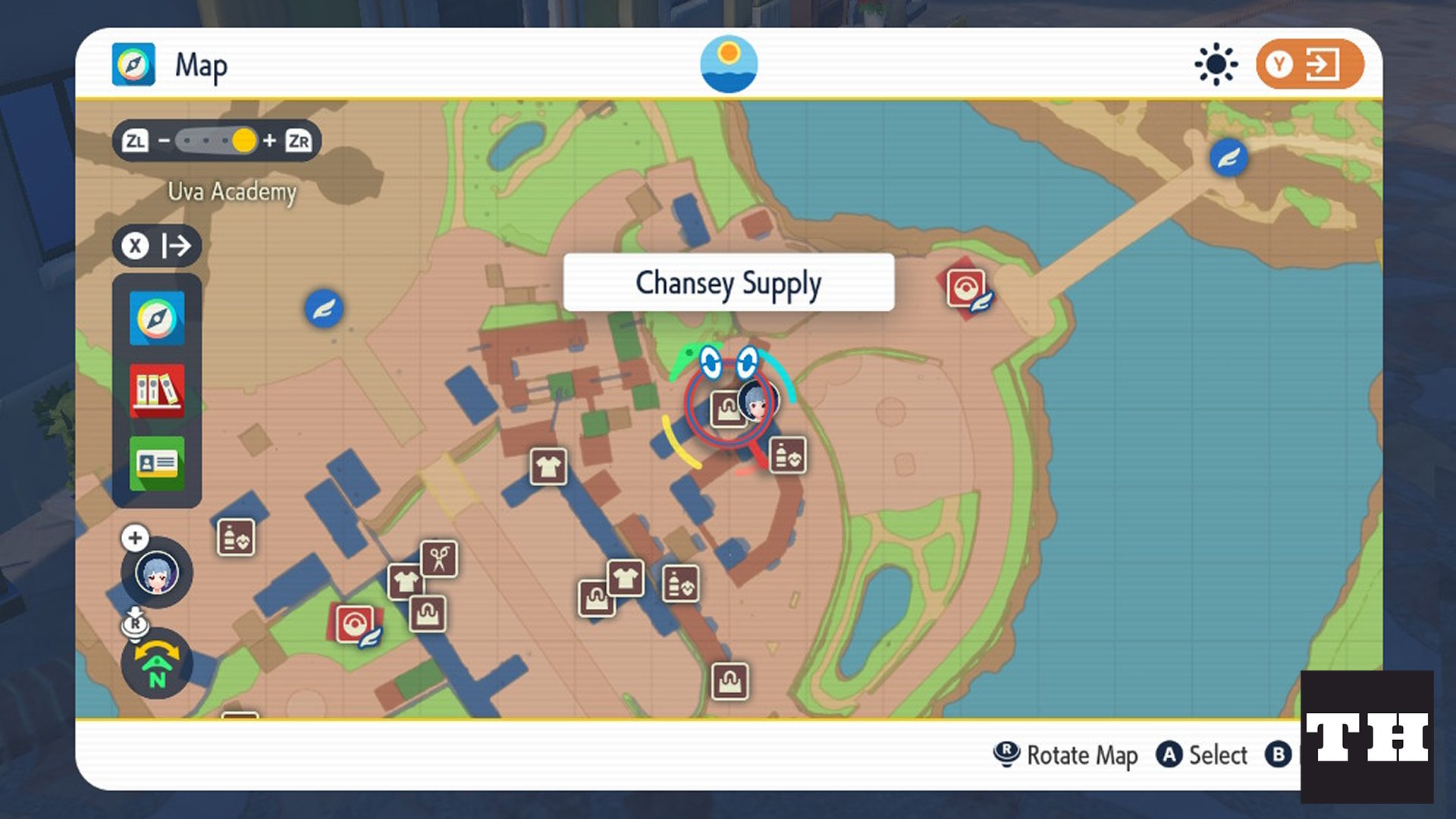Select the Chansey Supply marker under the cursor
Screen dimensions: 1456x819
[x=727, y=409]
